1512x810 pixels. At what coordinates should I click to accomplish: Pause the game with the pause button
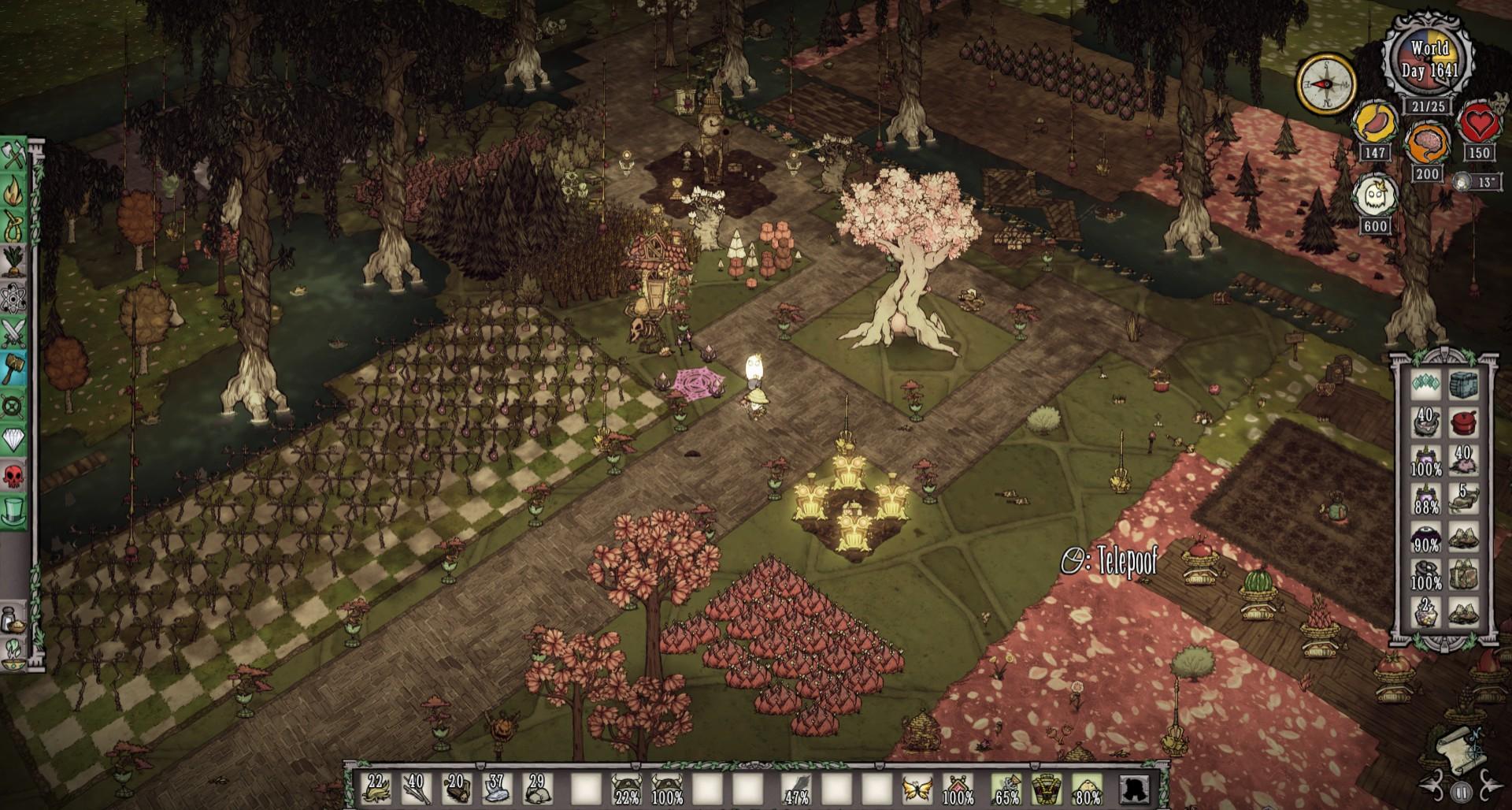[x=1461, y=791]
